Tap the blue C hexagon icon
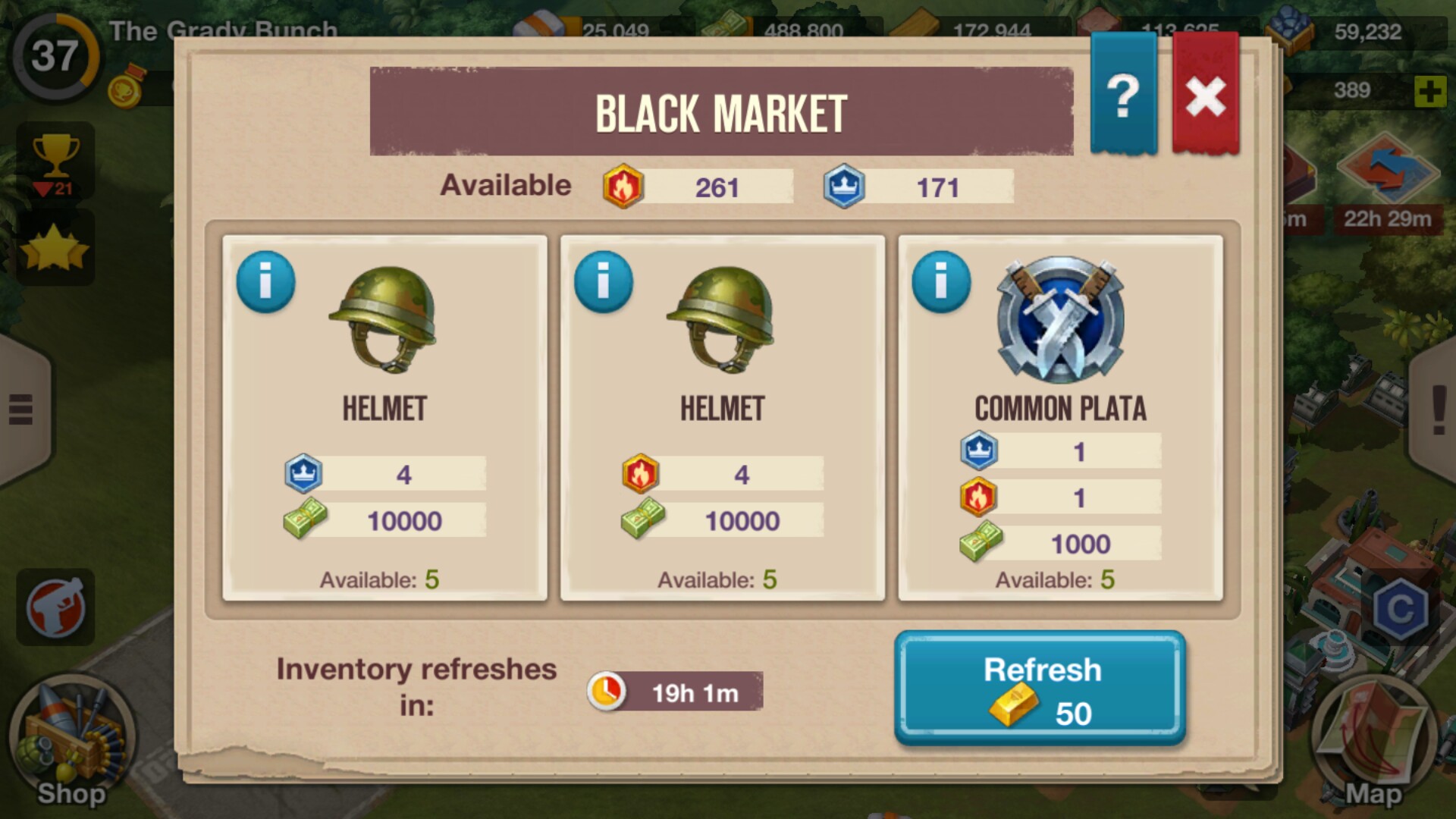This screenshot has height=819, width=1456. click(1400, 609)
